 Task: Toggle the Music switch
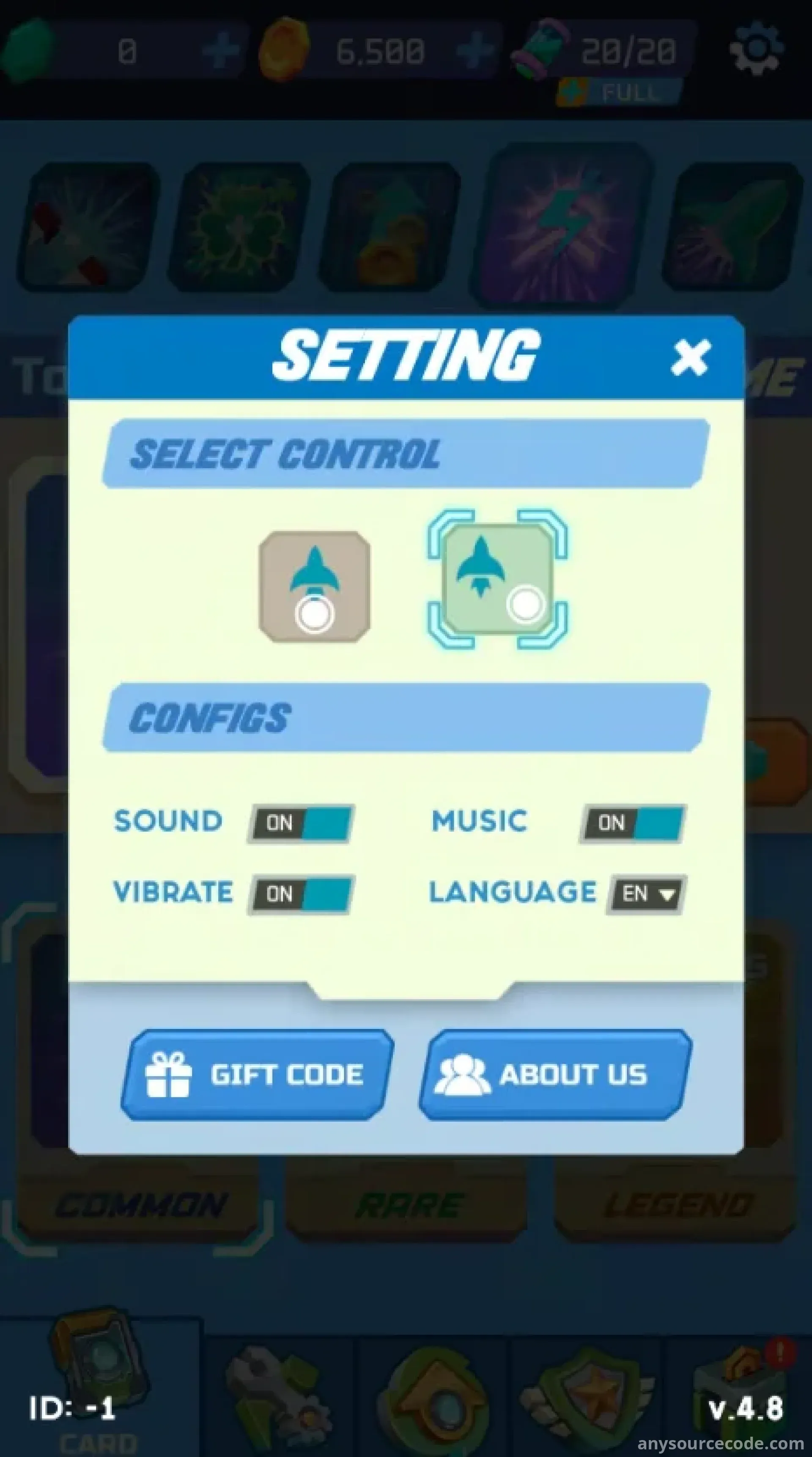632,823
